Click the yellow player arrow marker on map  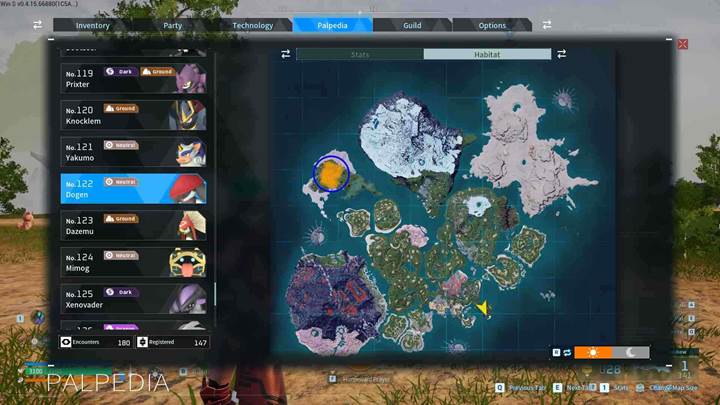(483, 309)
